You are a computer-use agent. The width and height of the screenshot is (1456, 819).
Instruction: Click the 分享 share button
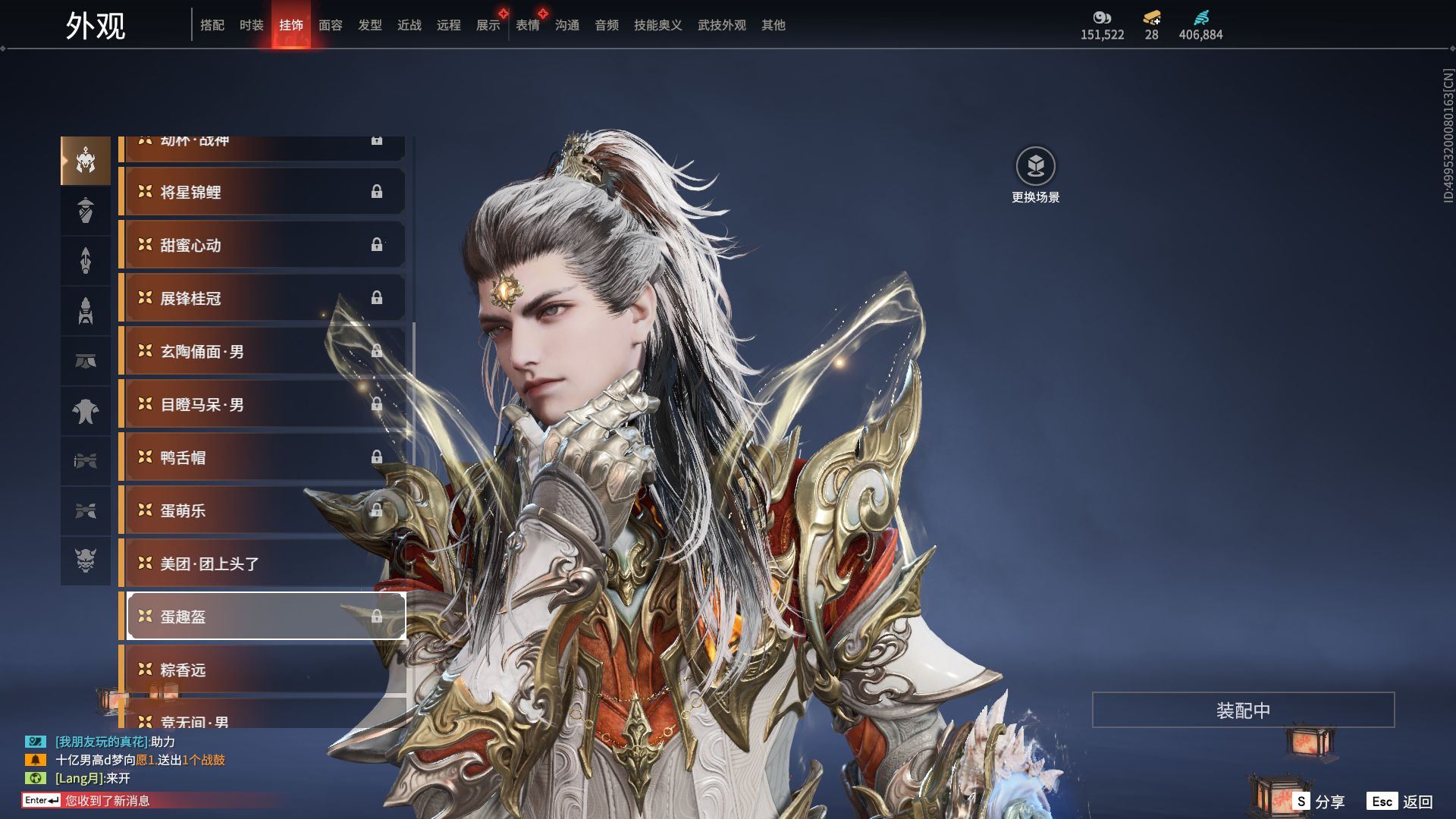tap(1319, 802)
